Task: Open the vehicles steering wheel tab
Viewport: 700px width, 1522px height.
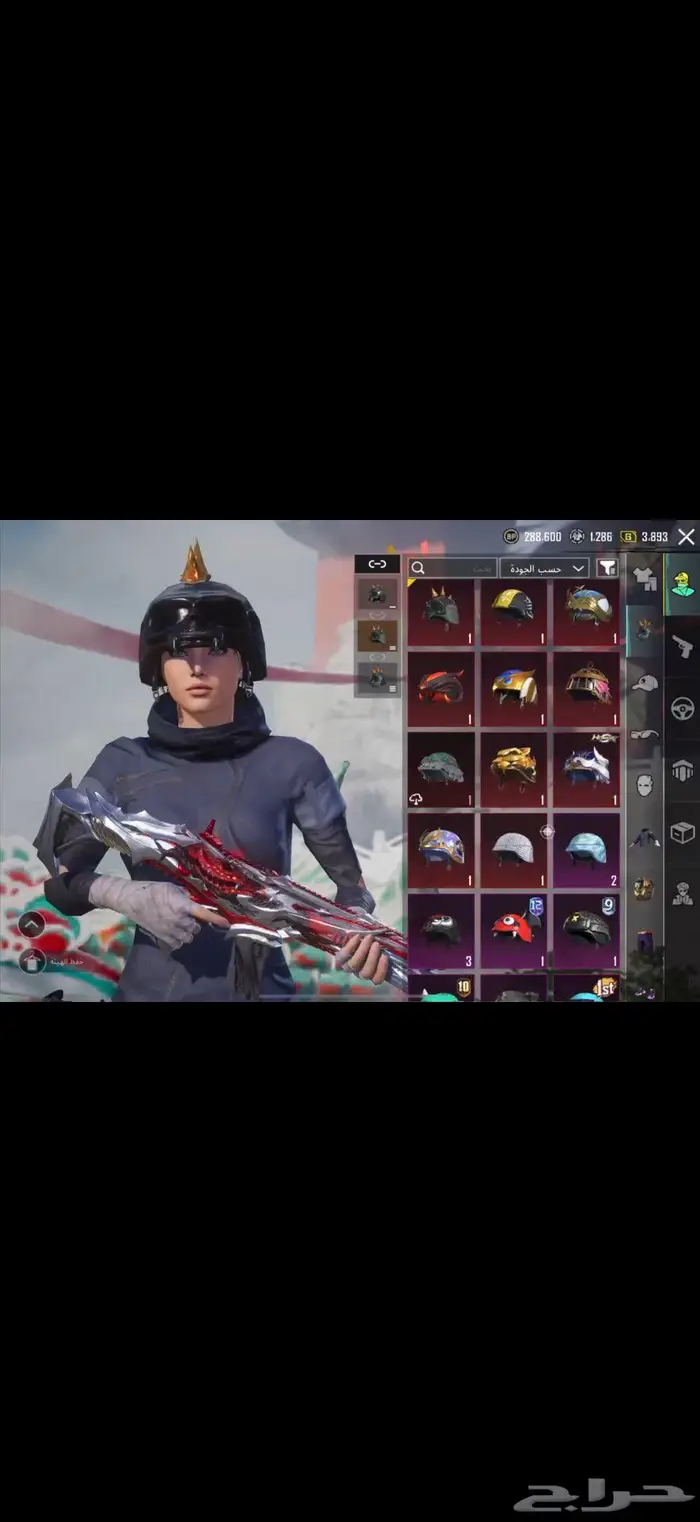Action: click(x=682, y=708)
